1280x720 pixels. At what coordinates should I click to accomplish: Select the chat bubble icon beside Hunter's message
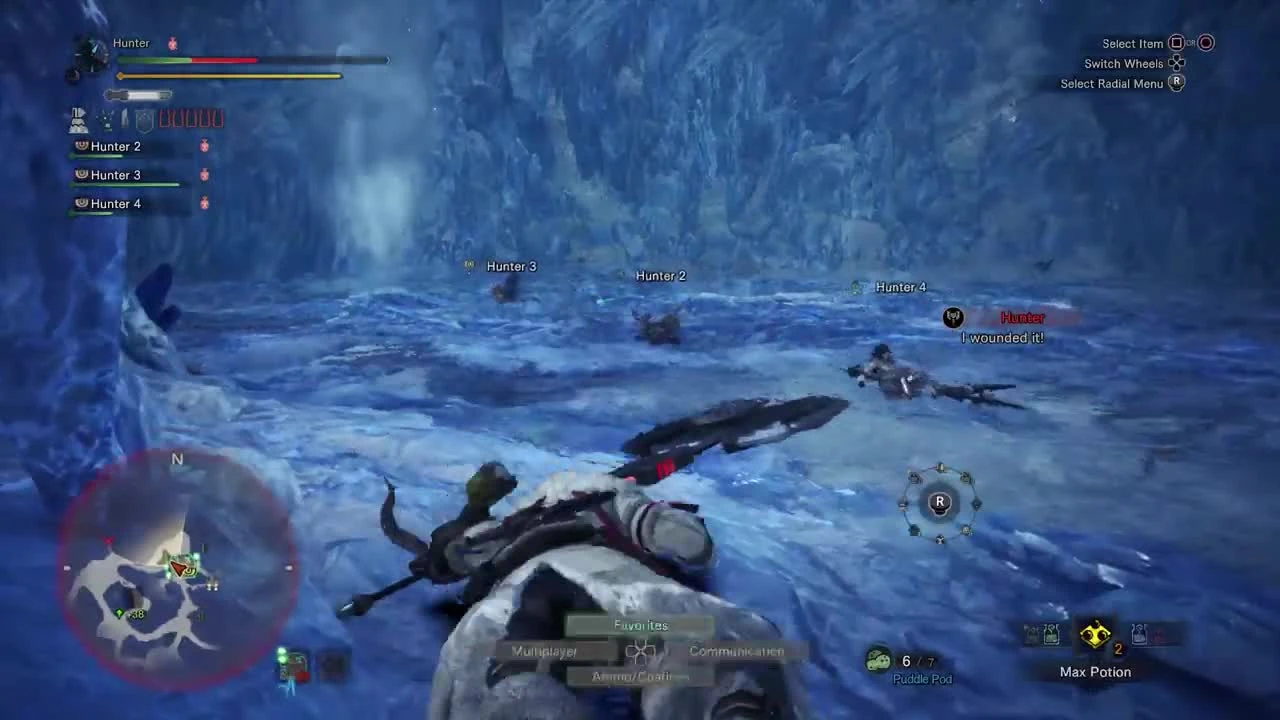[x=952, y=317]
